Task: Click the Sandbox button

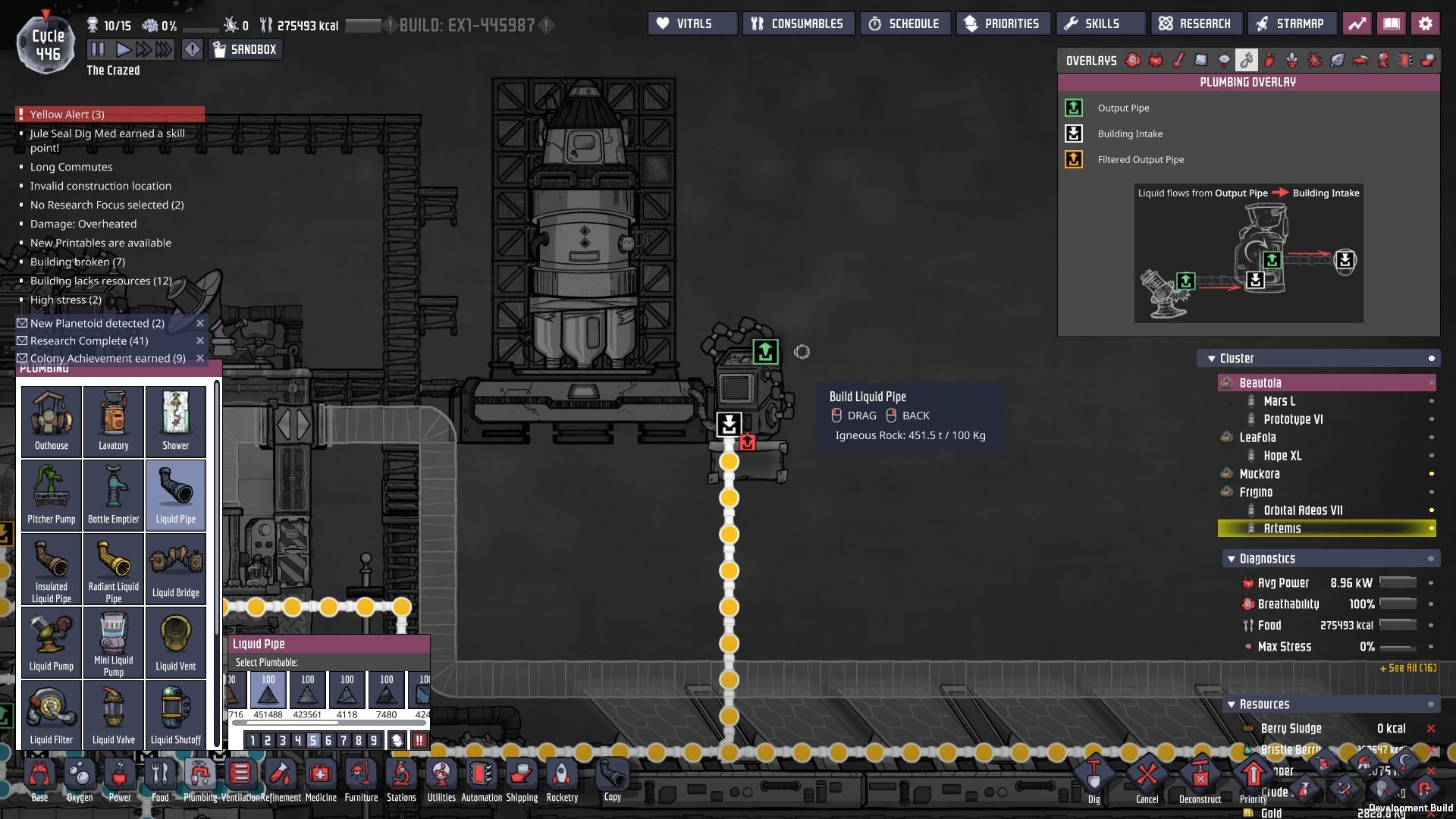Action: point(246,49)
